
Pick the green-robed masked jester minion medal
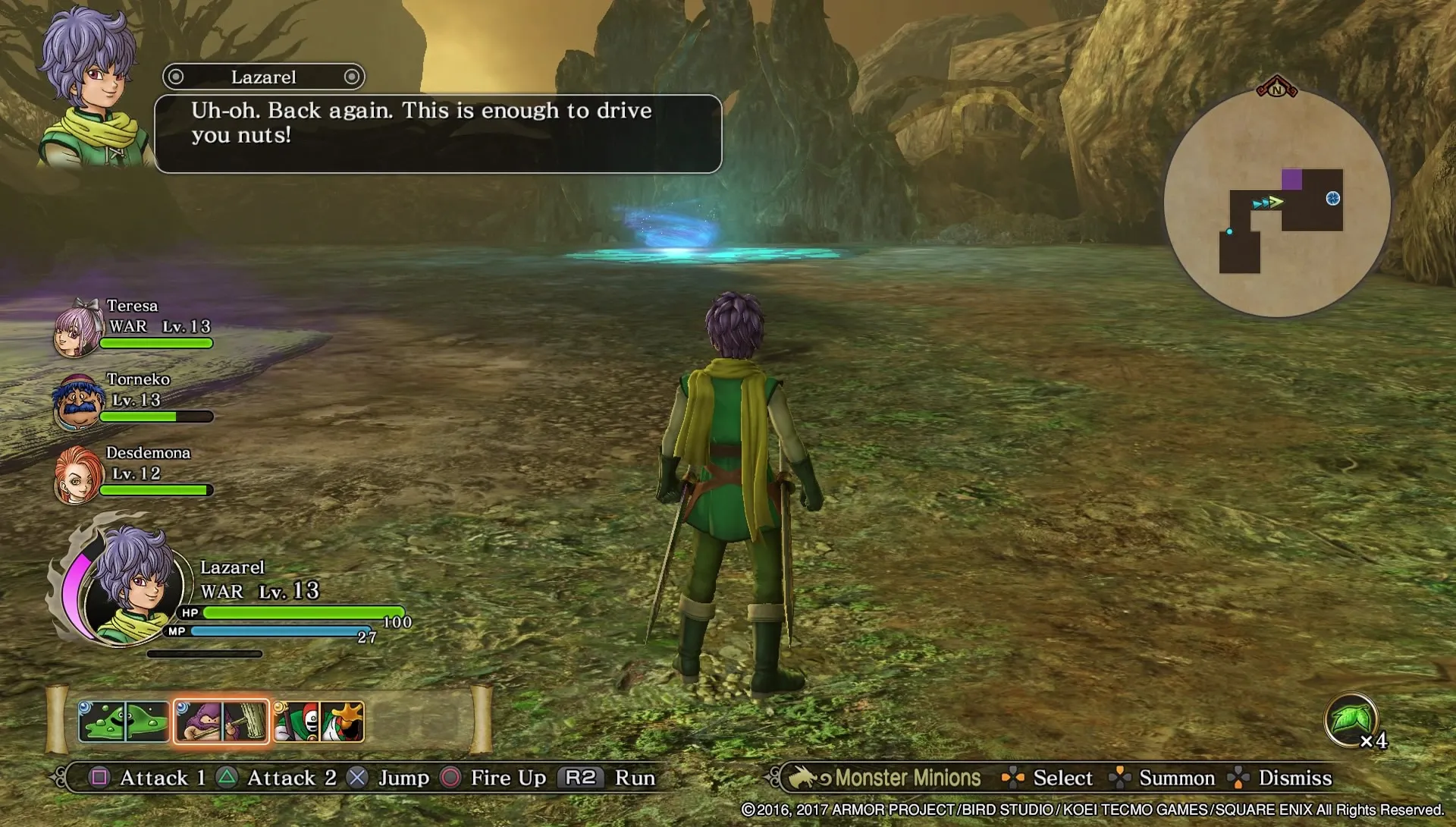[318, 721]
